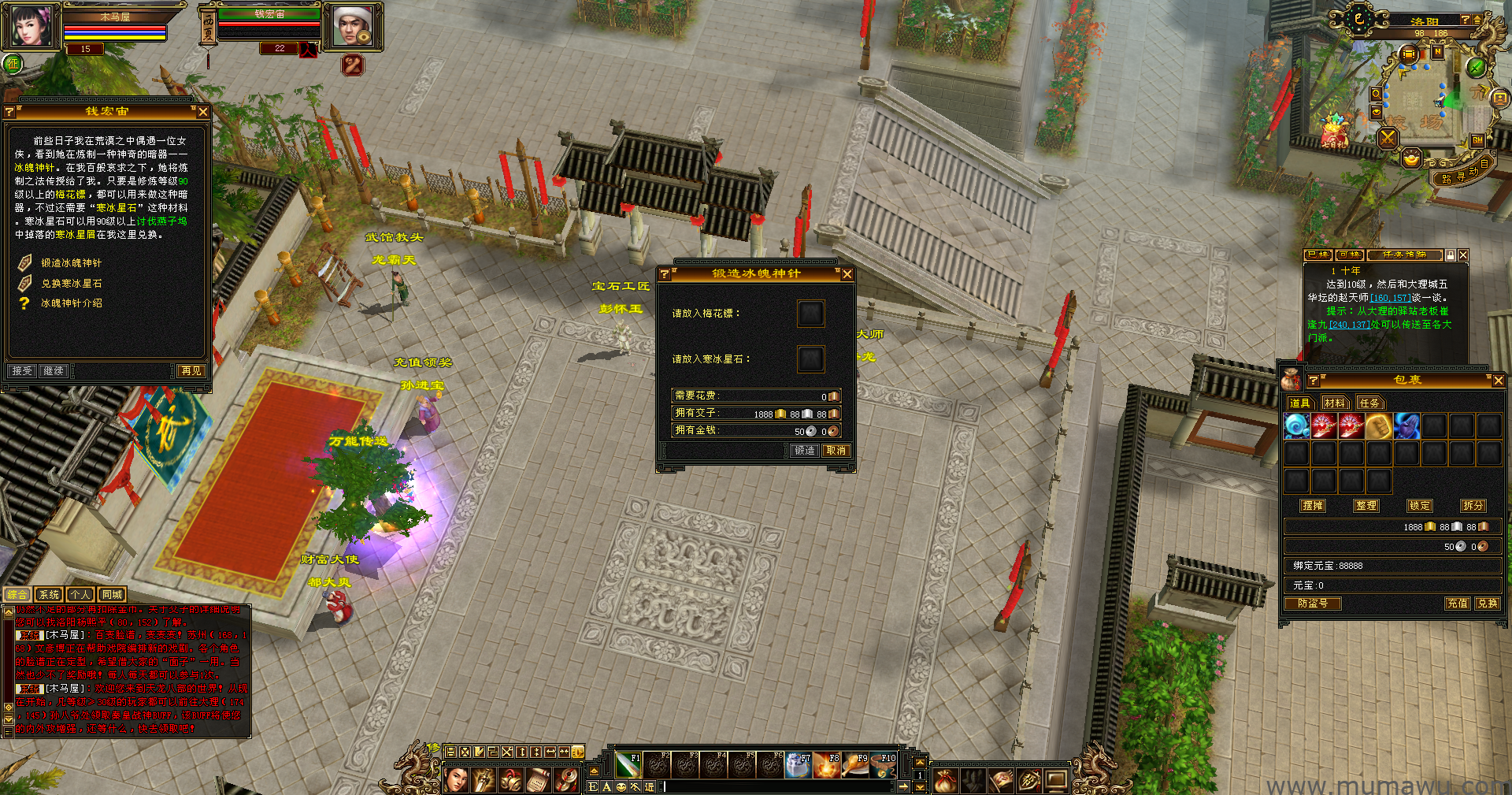
Task: Switch chat to the 系统 tab
Action: coord(49,595)
